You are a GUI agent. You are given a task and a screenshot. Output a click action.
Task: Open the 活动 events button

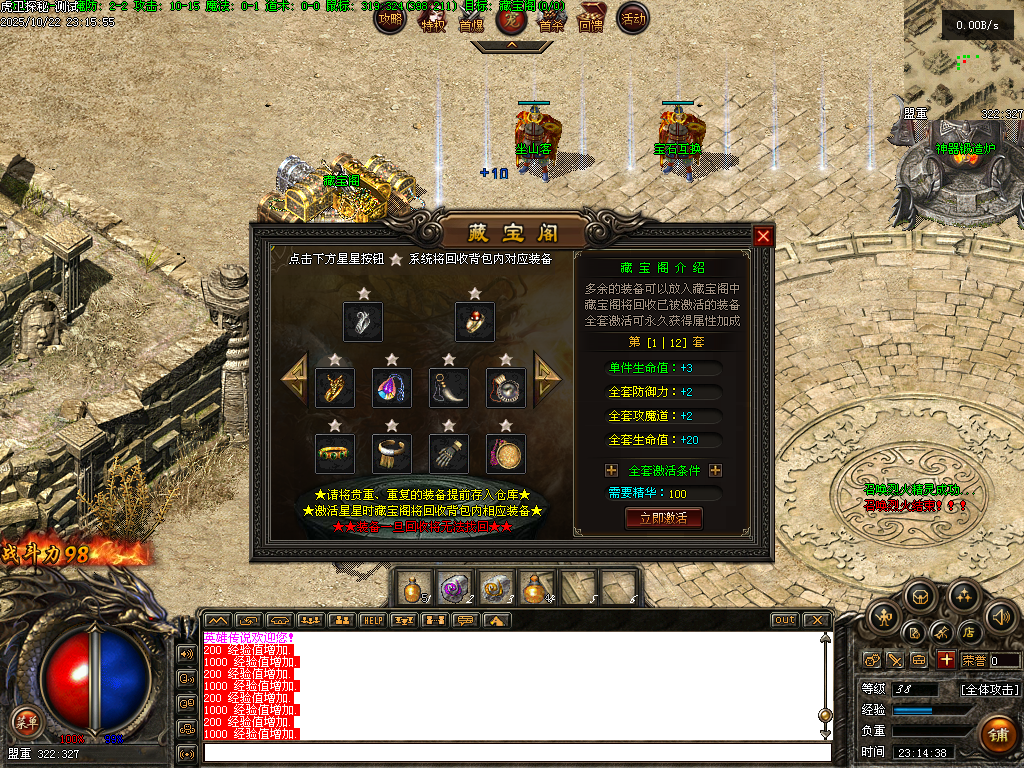633,18
